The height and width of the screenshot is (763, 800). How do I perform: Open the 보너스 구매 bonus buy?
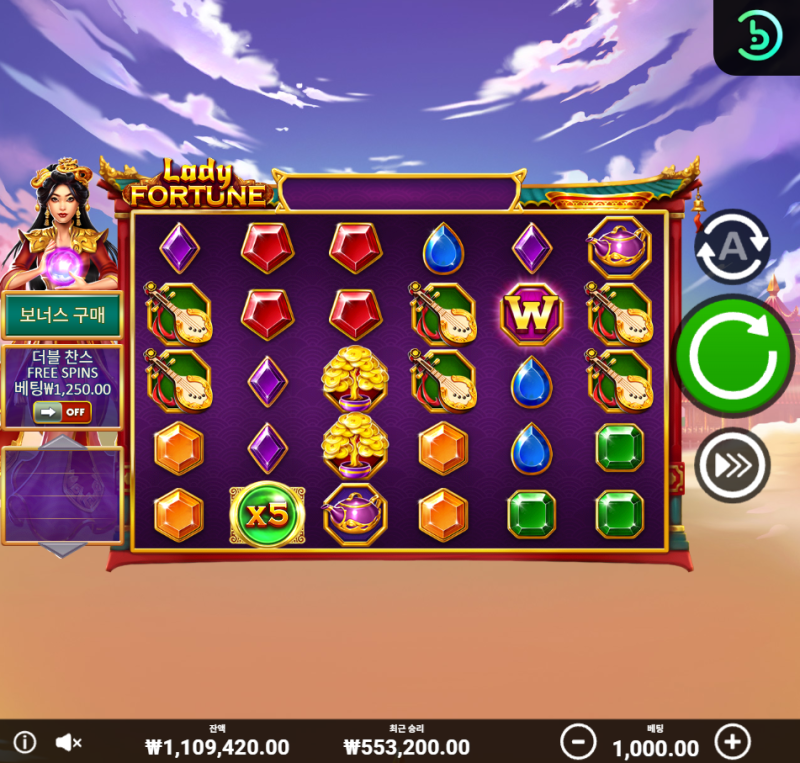coord(62,316)
